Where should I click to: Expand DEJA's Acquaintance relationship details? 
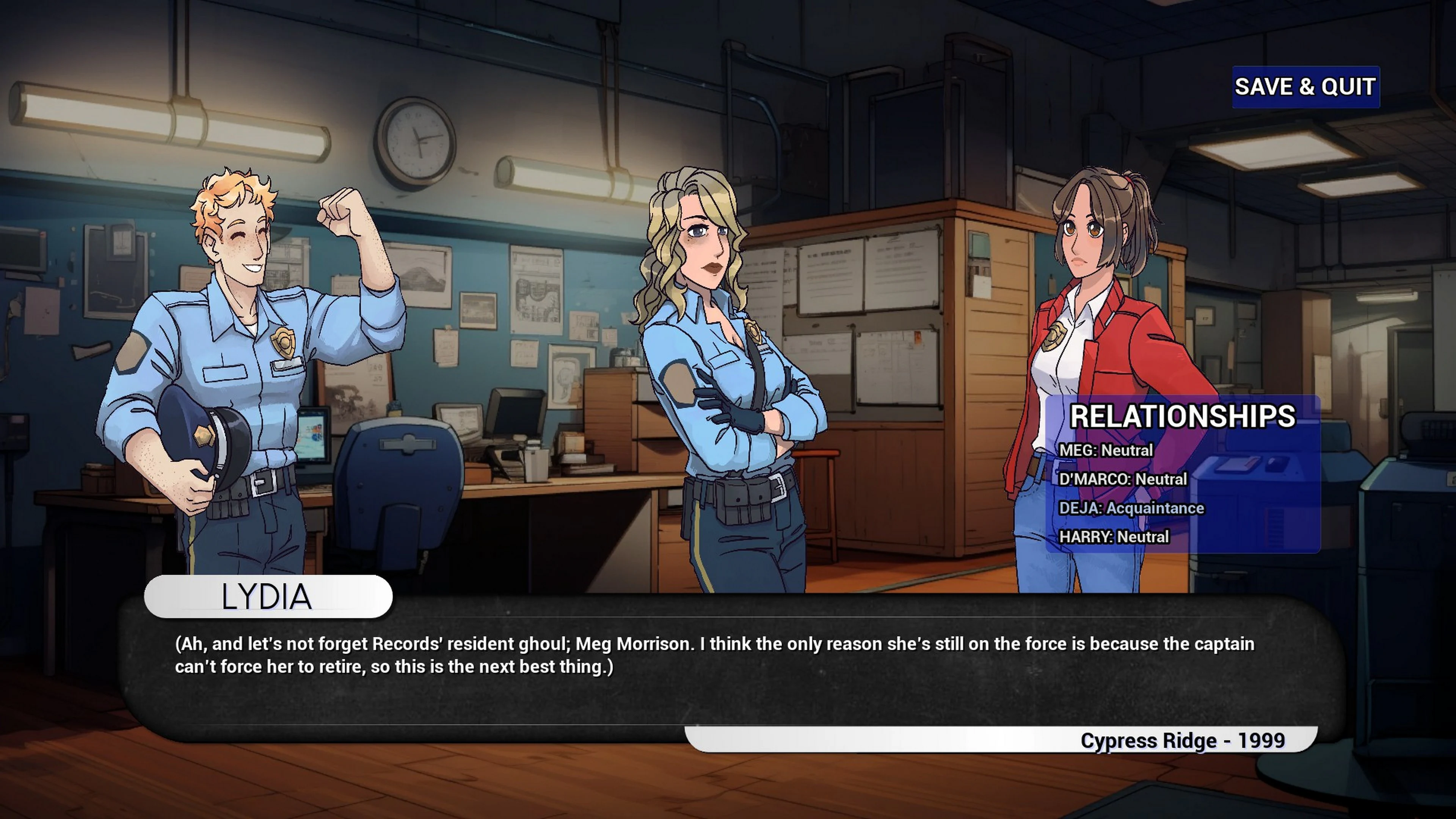pyautogui.click(x=1133, y=508)
